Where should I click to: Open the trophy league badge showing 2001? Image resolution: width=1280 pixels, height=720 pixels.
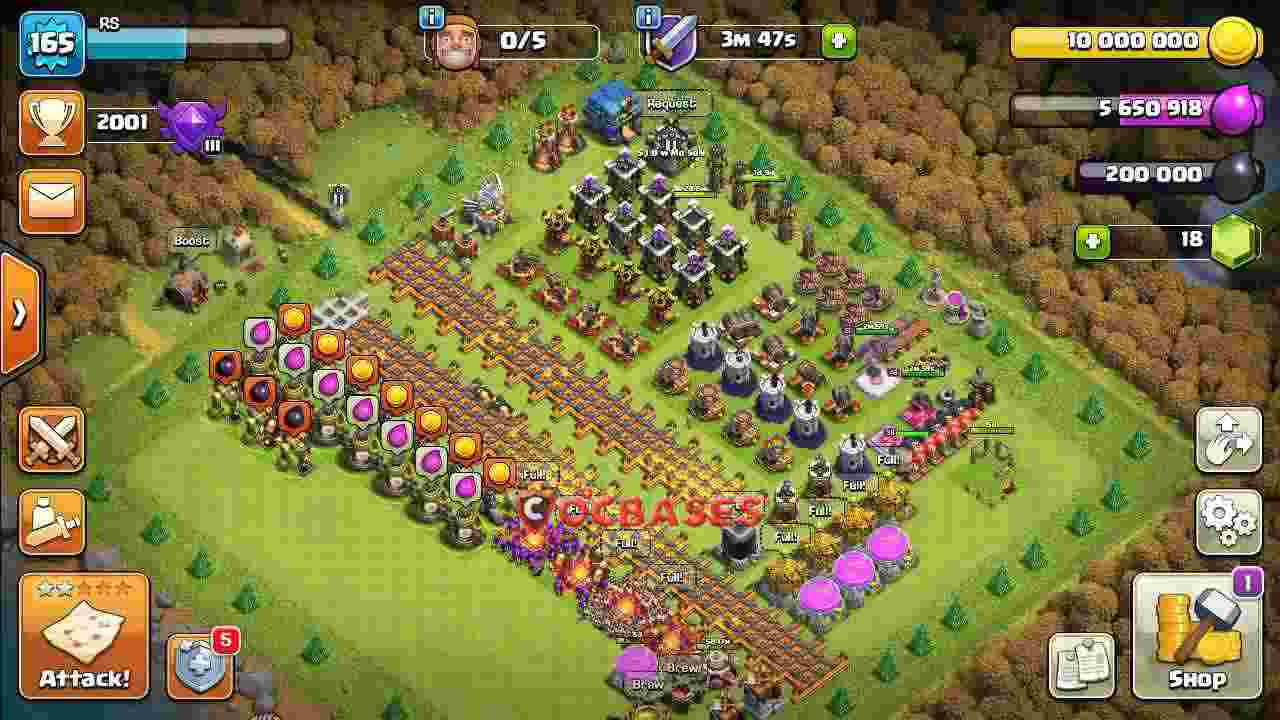click(52, 120)
